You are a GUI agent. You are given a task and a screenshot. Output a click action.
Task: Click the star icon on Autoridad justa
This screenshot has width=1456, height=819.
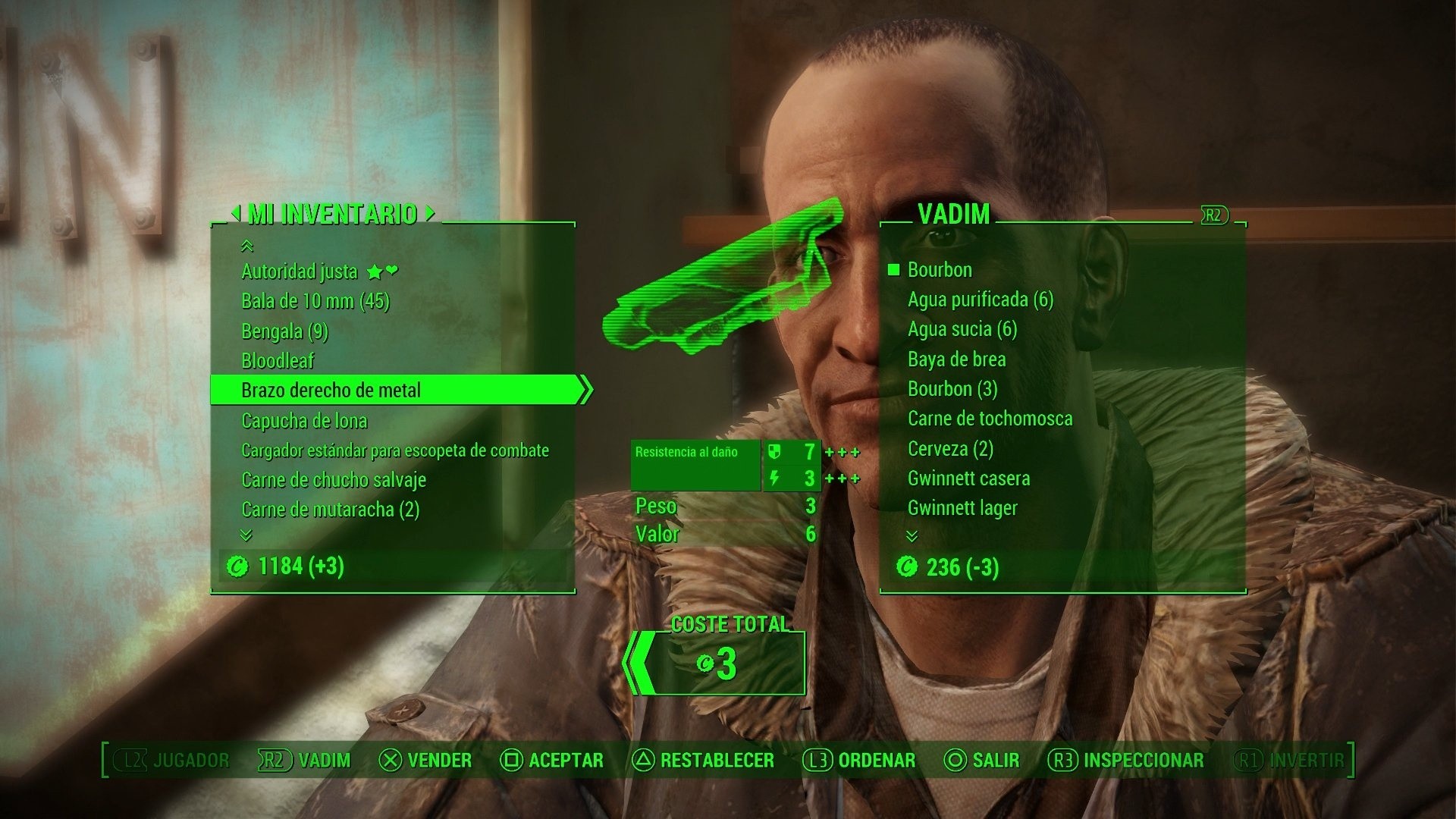click(374, 271)
